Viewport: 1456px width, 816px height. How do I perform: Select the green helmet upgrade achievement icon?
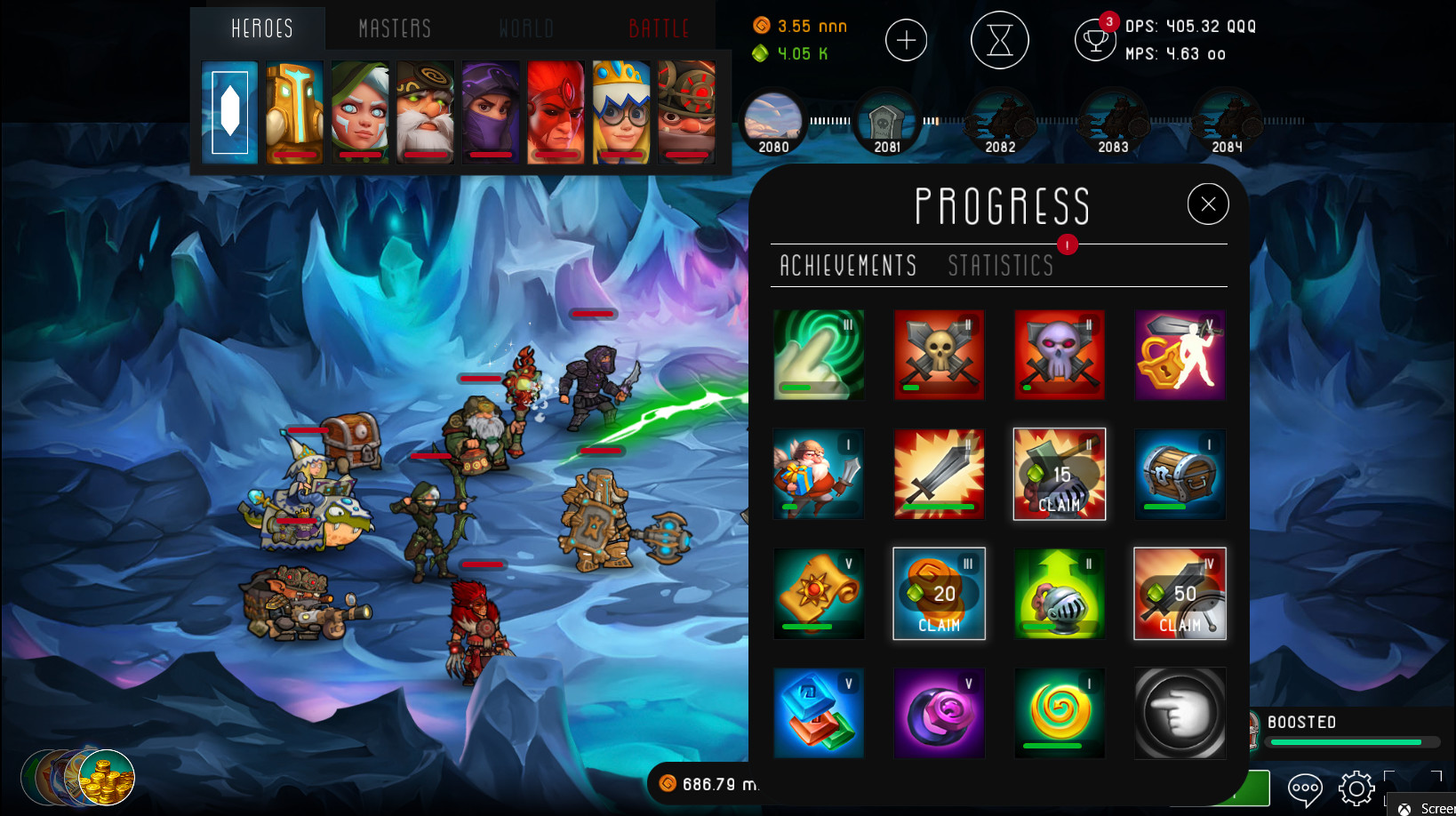tap(1060, 593)
